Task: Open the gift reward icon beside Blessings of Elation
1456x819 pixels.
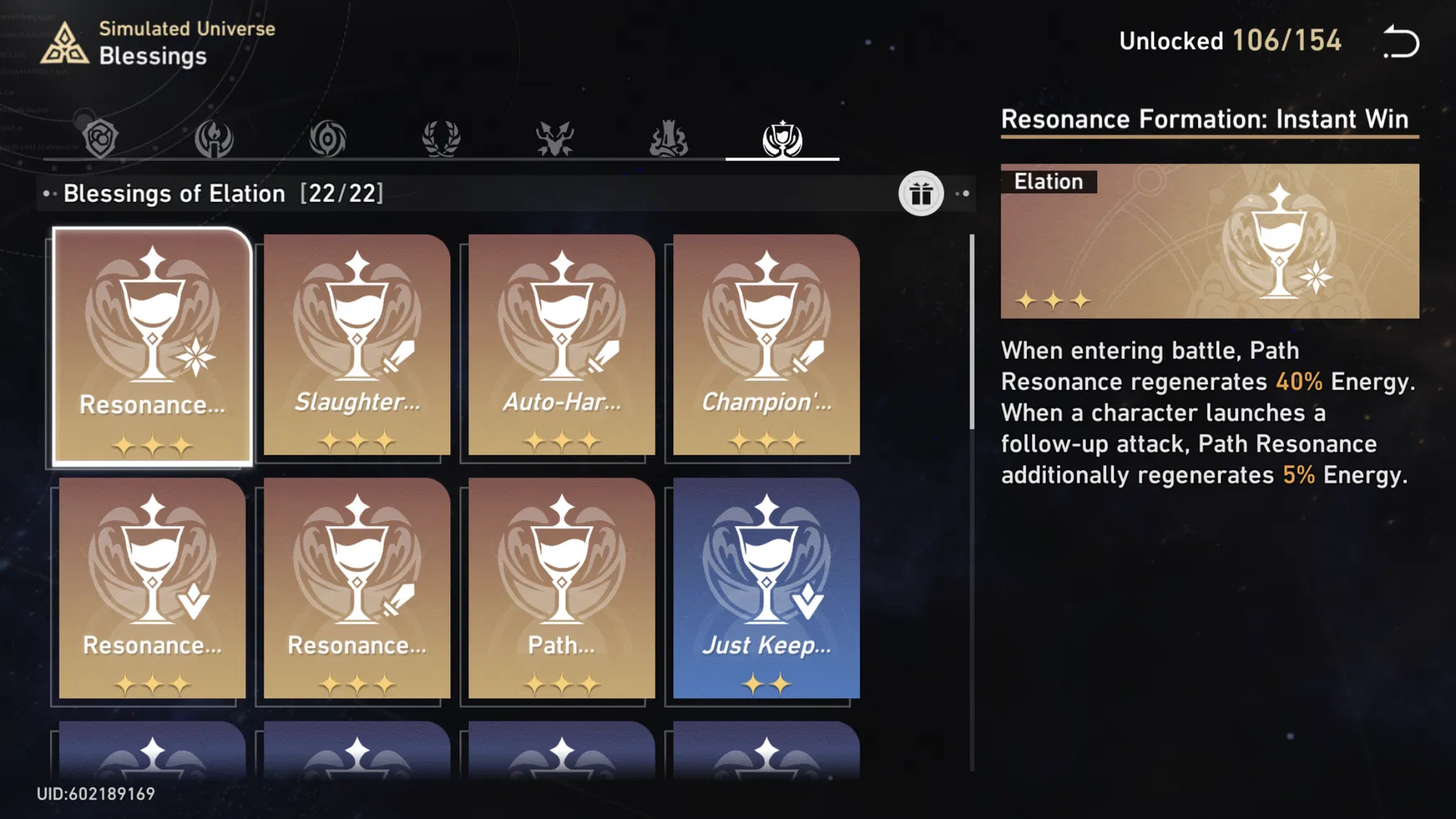Action: (921, 194)
